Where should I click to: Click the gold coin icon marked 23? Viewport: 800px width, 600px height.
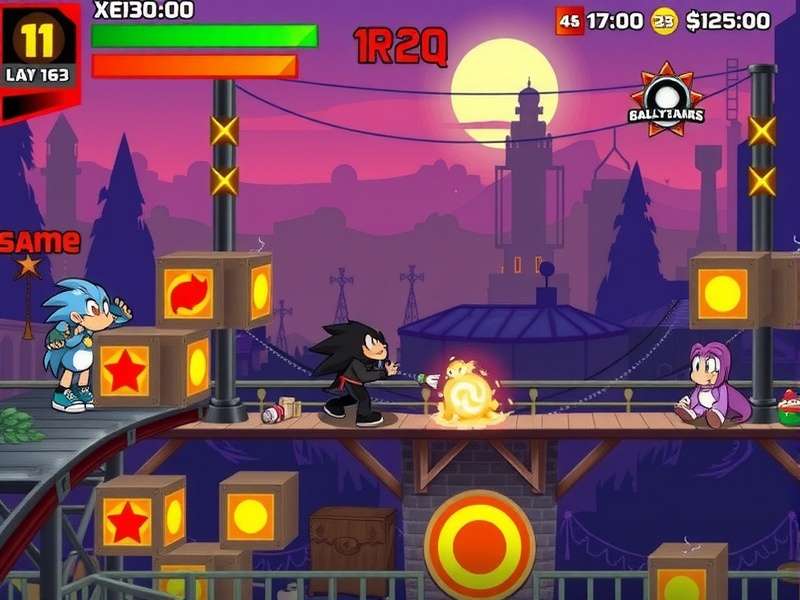[x=664, y=21]
